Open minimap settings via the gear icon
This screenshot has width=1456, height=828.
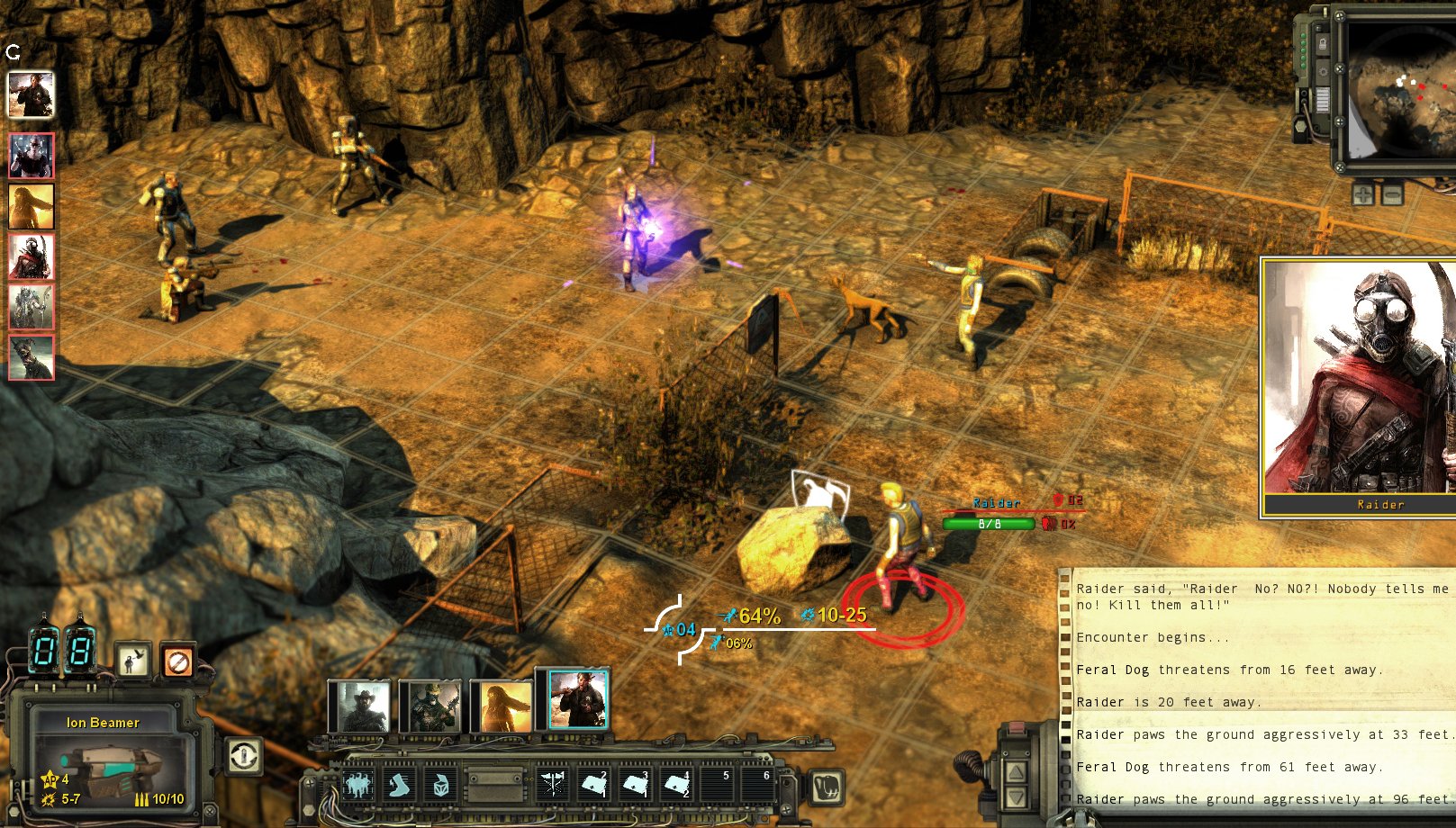pos(1323,72)
